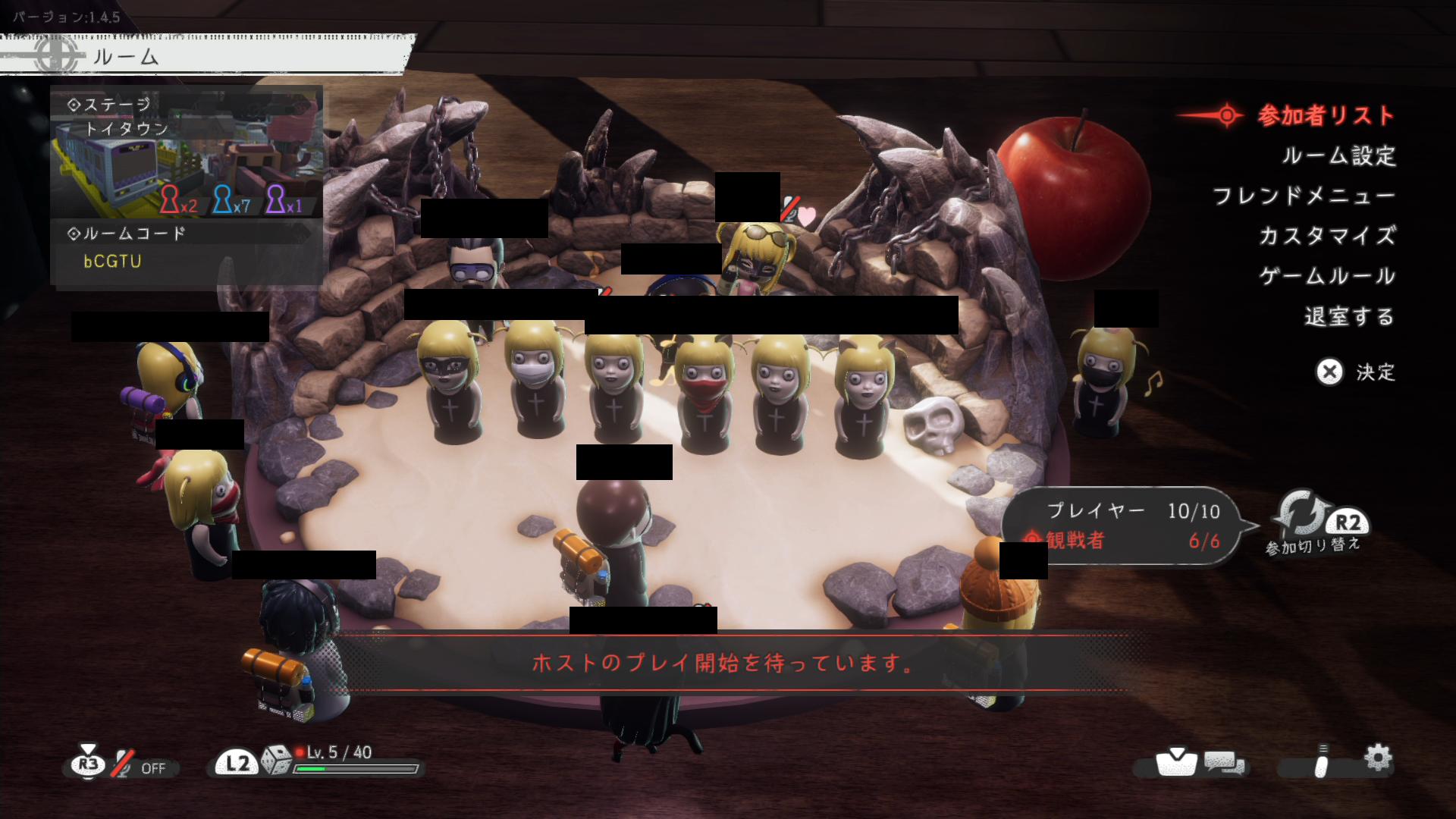Select ルーム設定 in the menu

pyautogui.click(x=1338, y=155)
